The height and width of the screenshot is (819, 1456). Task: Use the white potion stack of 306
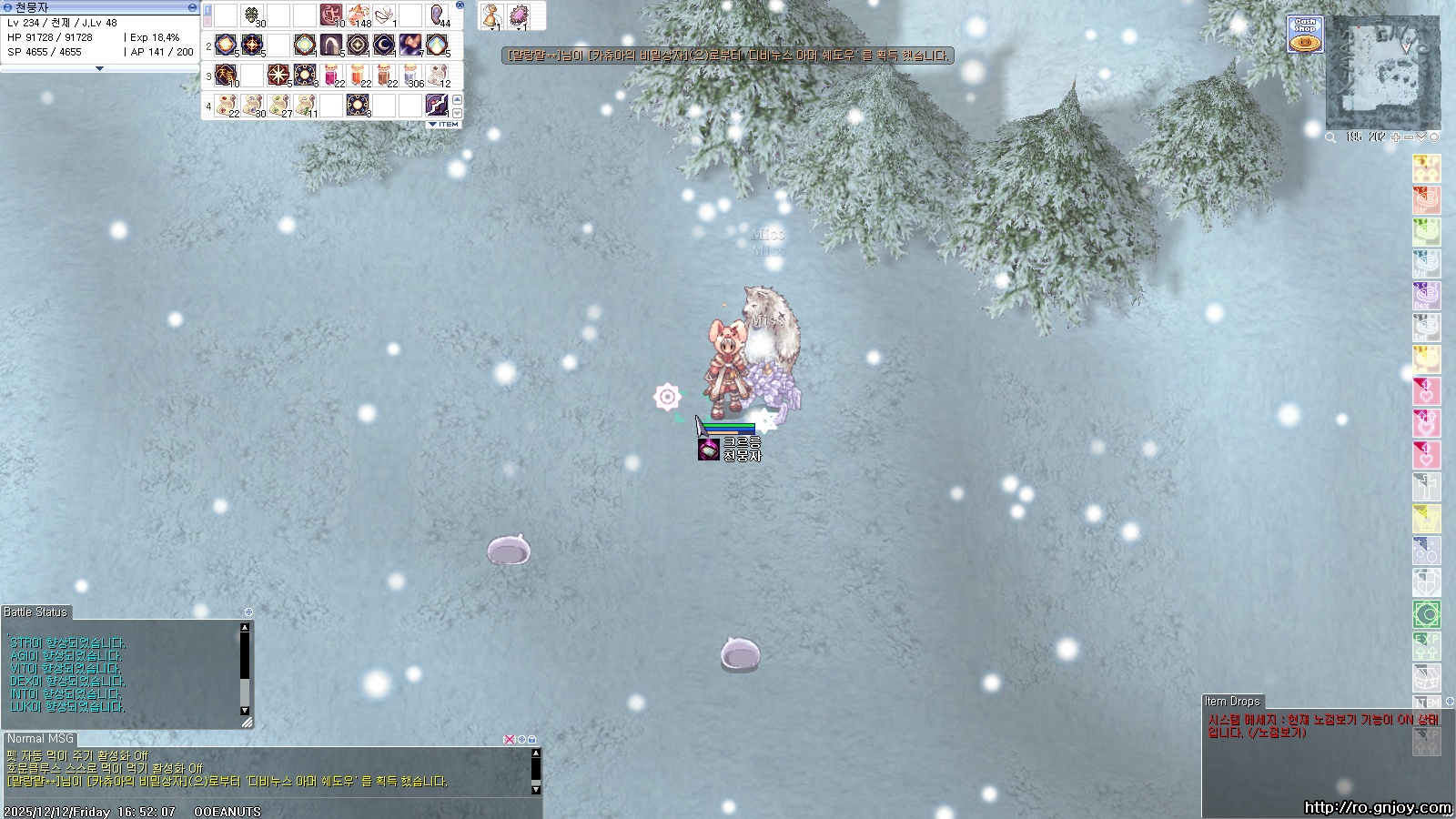(411, 75)
